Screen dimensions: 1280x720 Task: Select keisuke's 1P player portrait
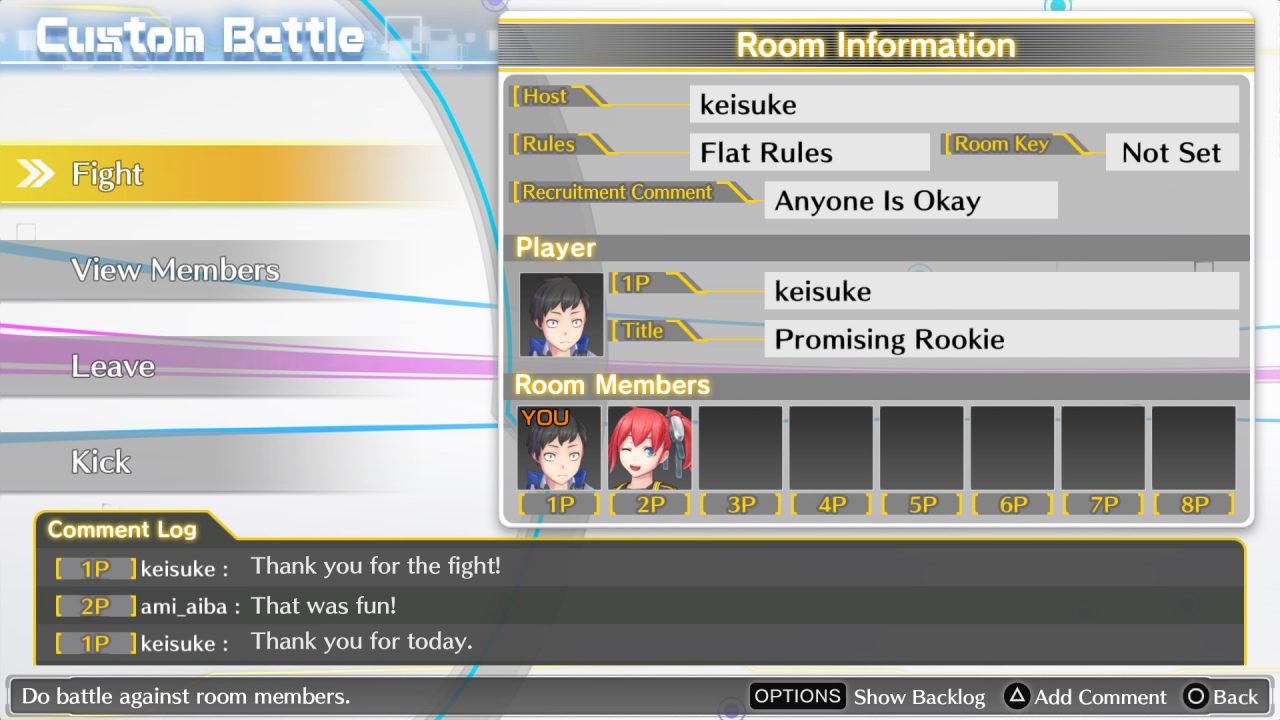point(559,447)
